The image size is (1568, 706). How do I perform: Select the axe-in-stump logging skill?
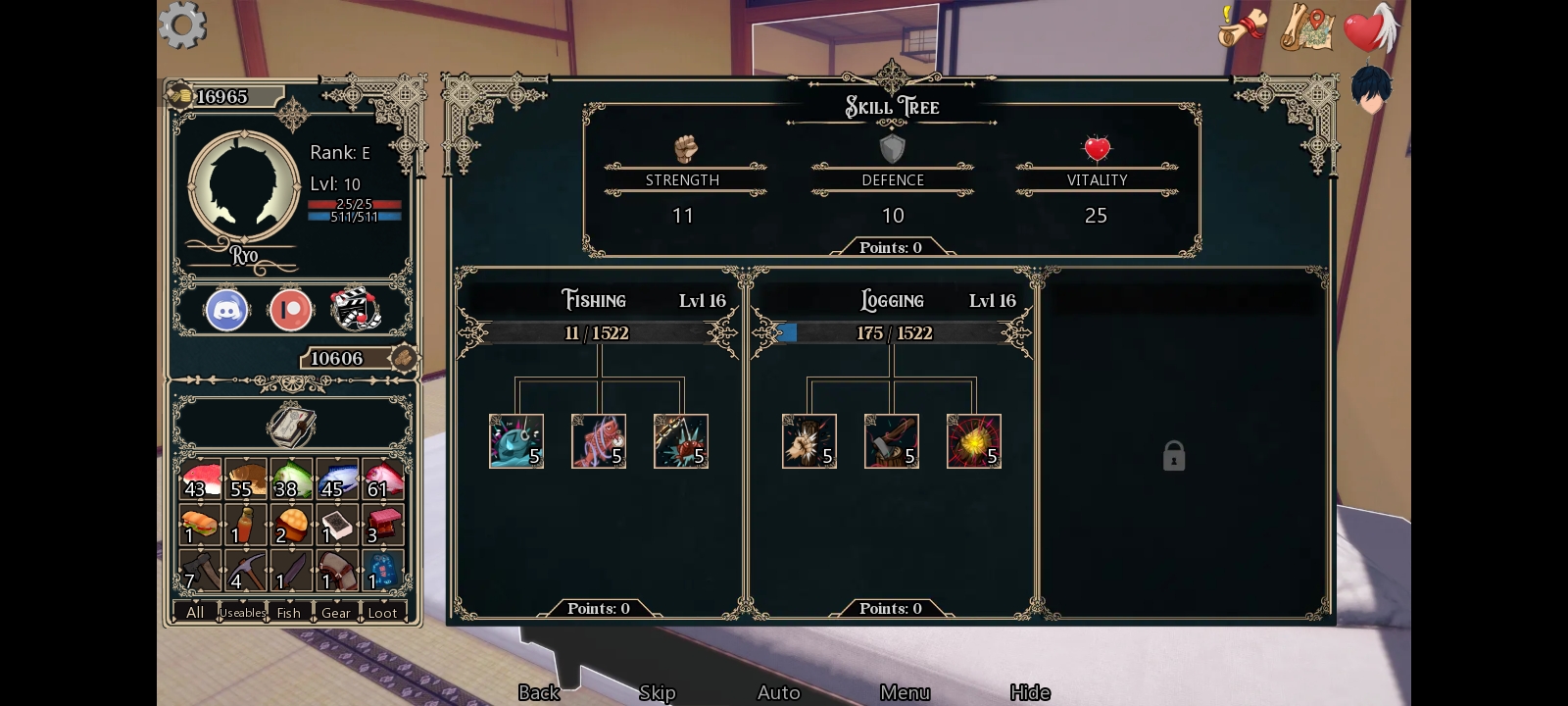point(891,441)
